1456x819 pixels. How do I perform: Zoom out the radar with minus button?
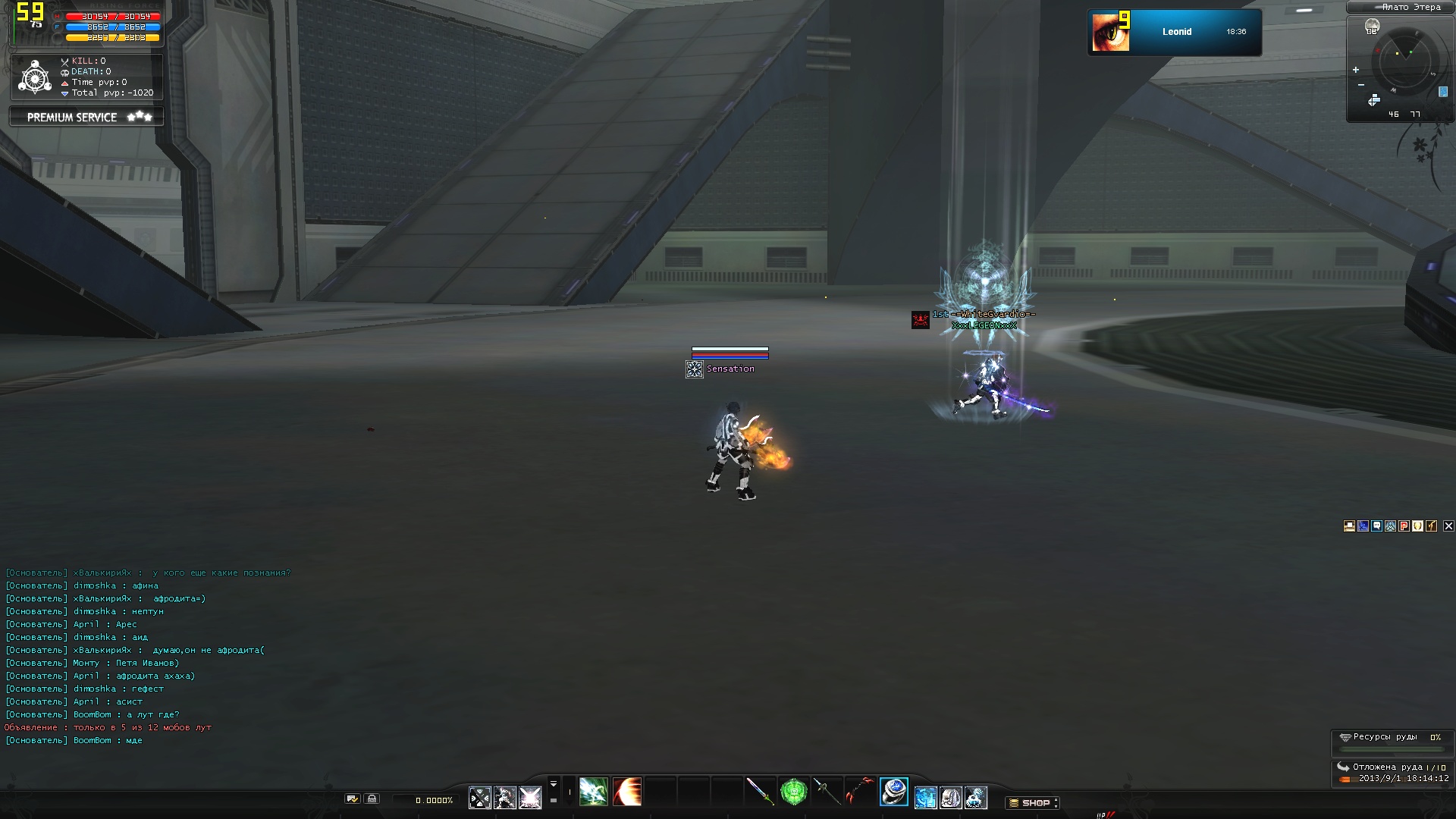(x=1361, y=84)
